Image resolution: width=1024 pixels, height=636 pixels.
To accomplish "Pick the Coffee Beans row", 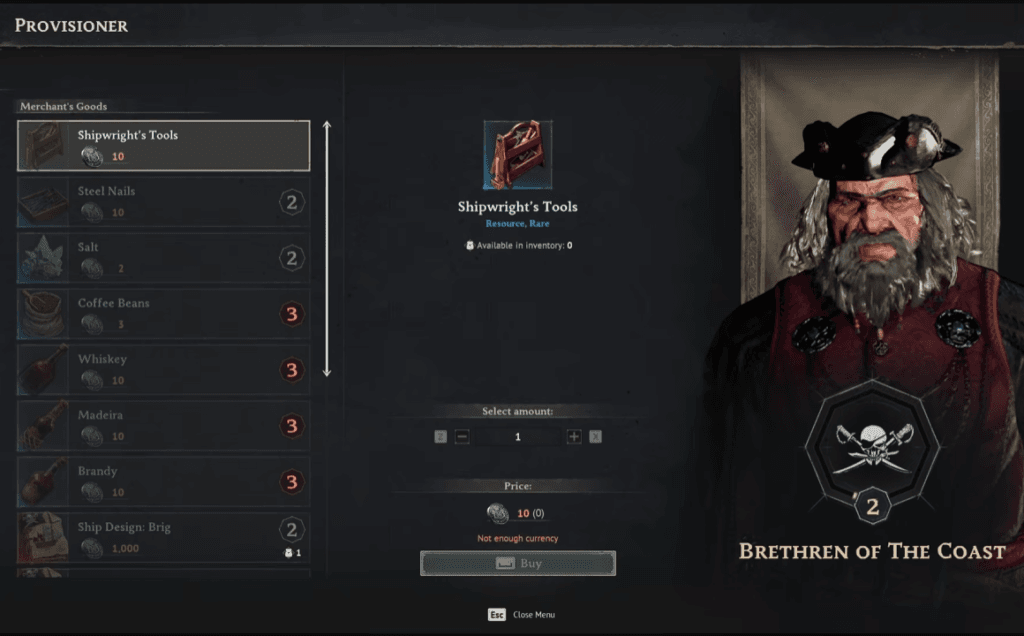I will click(x=164, y=314).
